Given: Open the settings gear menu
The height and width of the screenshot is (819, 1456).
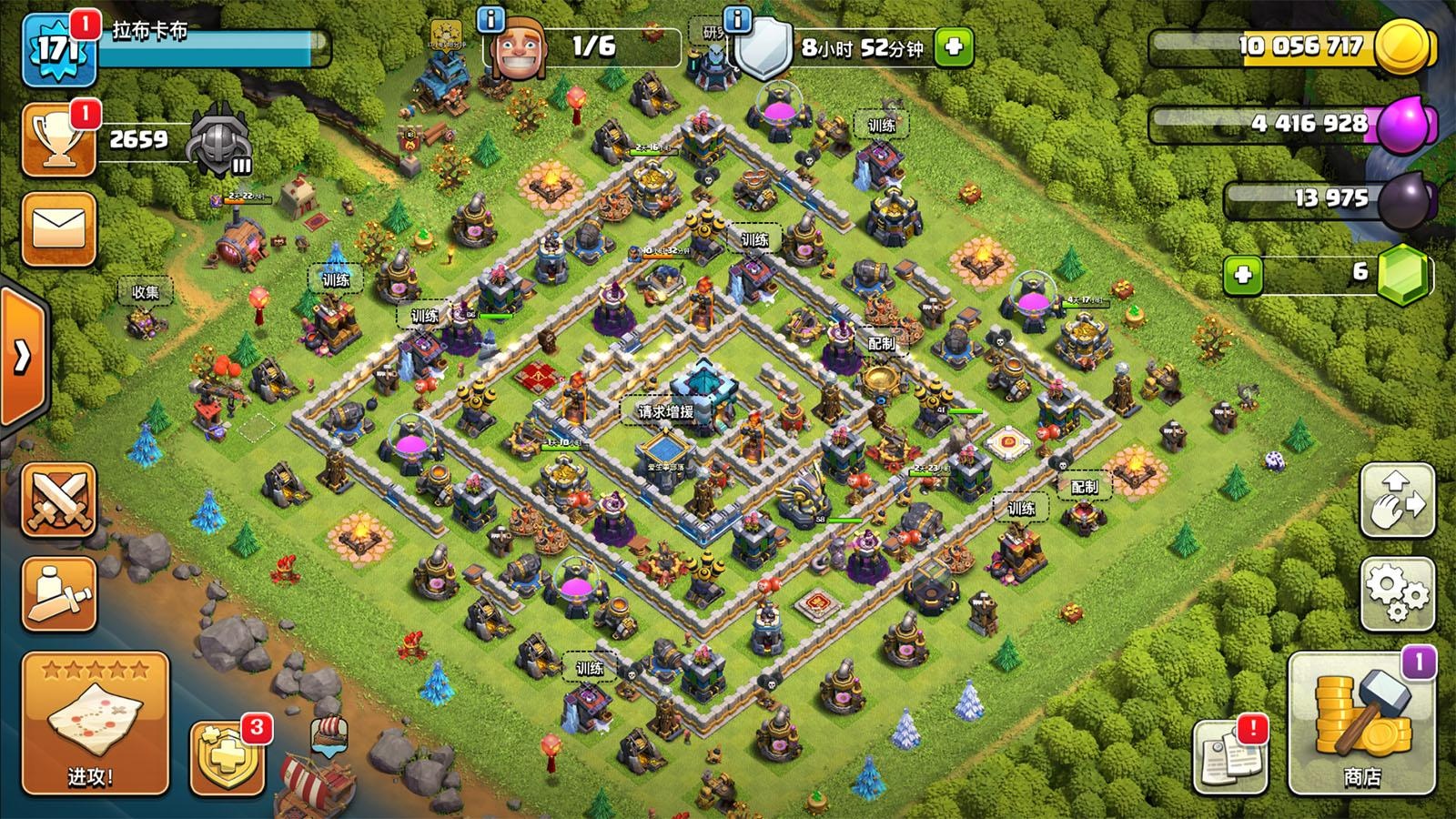Looking at the screenshot, I should (1397, 593).
